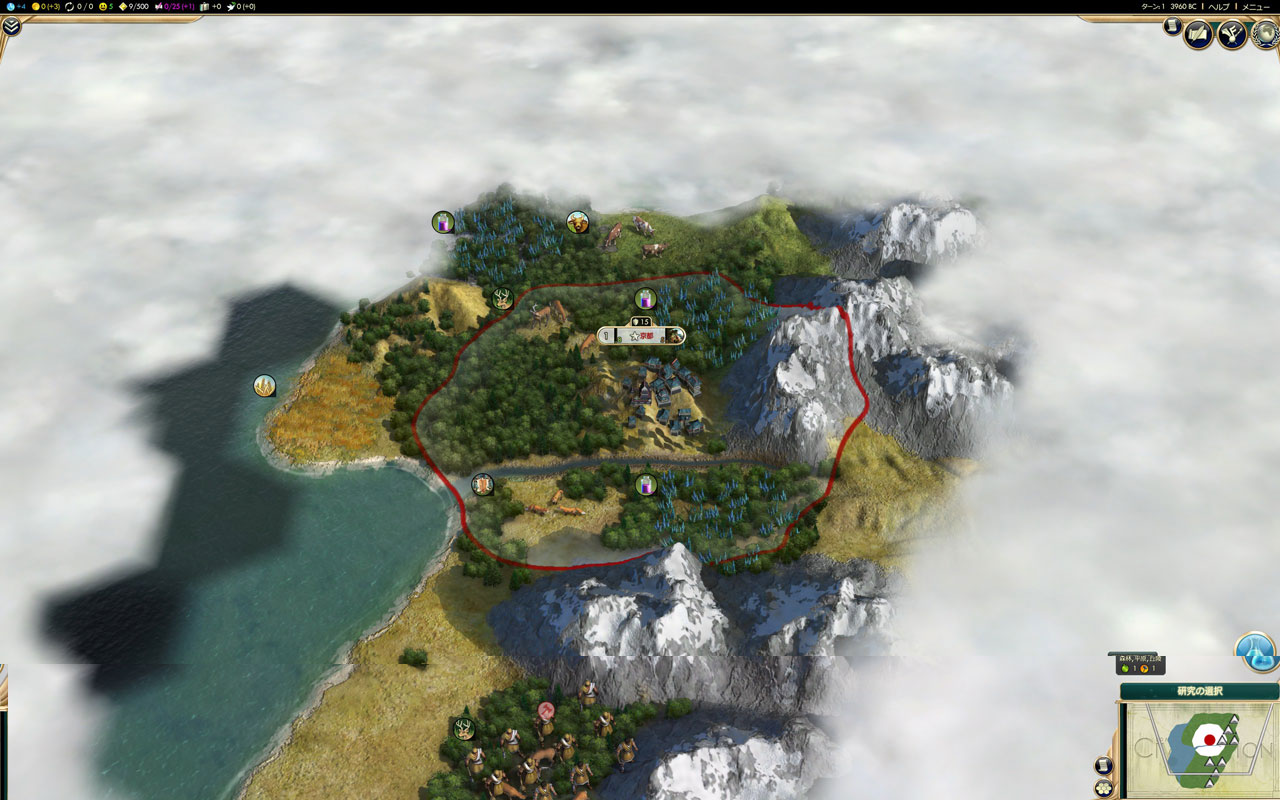Open the ヘルプ help link
Image resolution: width=1280 pixels, height=800 pixels.
click(x=1219, y=6)
